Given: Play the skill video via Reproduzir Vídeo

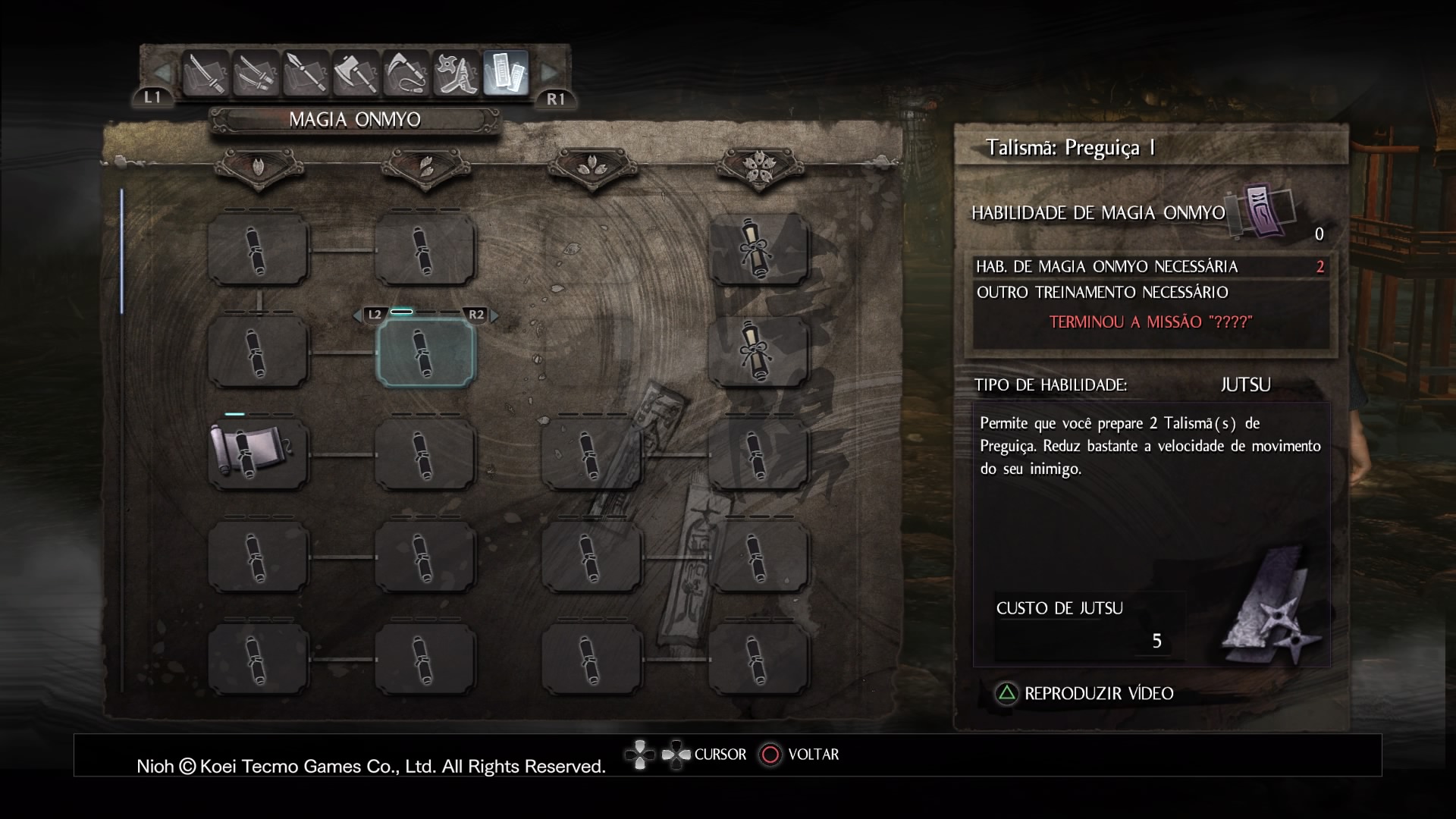Looking at the screenshot, I should [1084, 693].
